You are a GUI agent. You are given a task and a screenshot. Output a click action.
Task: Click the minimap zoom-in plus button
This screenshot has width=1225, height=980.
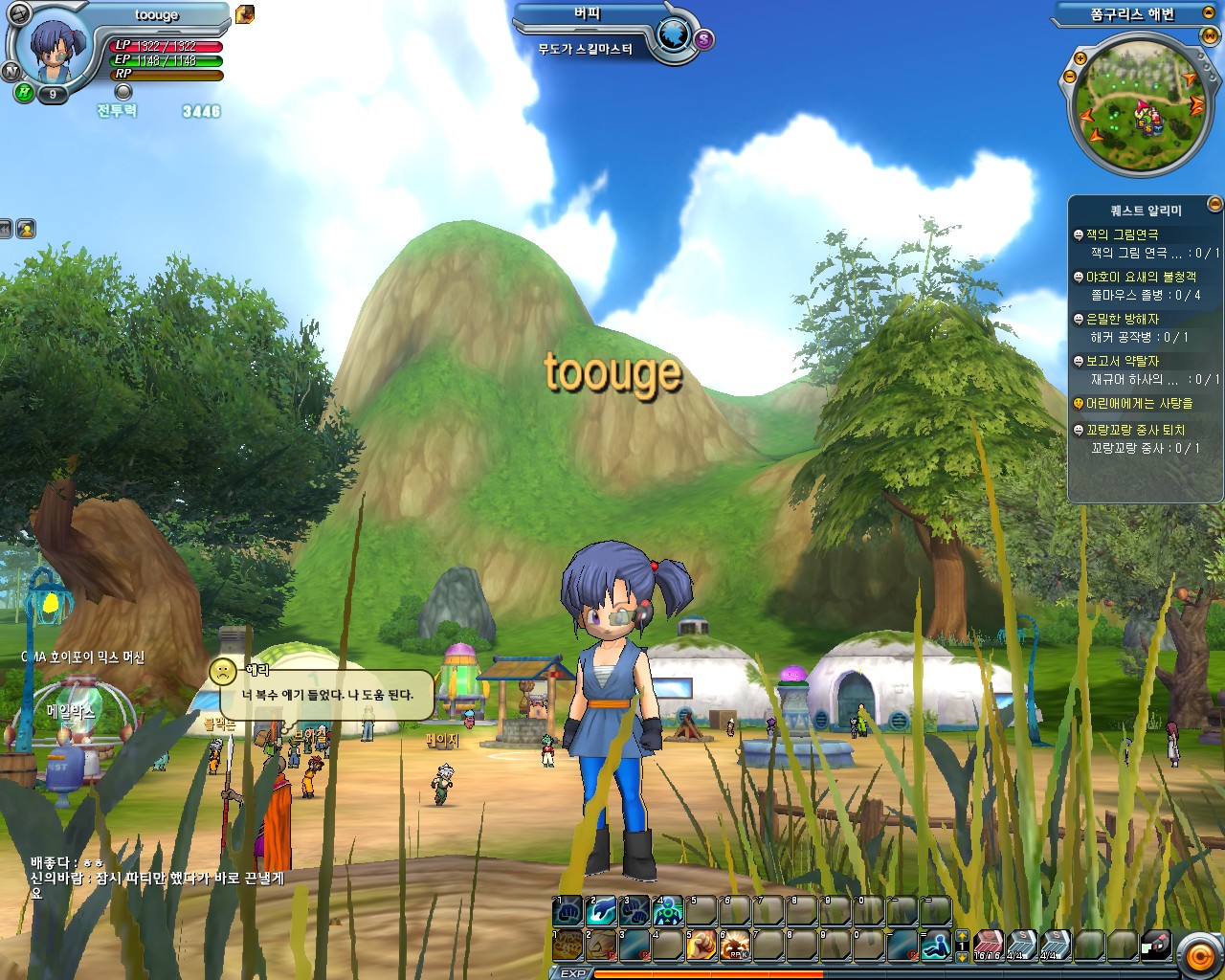point(1081,57)
